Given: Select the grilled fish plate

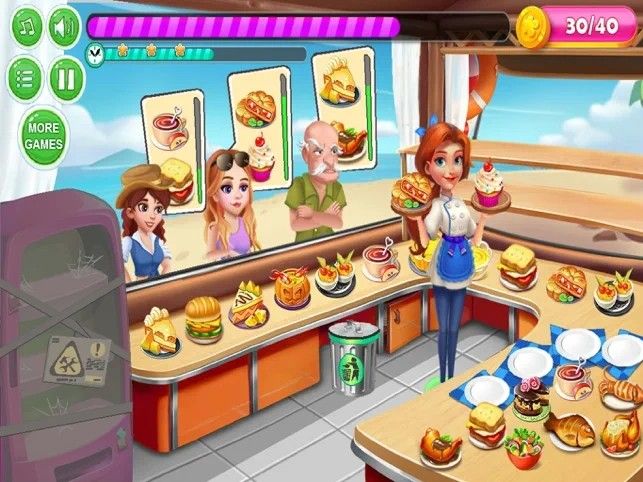Looking at the screenshot, I should [x=570, y=428].
